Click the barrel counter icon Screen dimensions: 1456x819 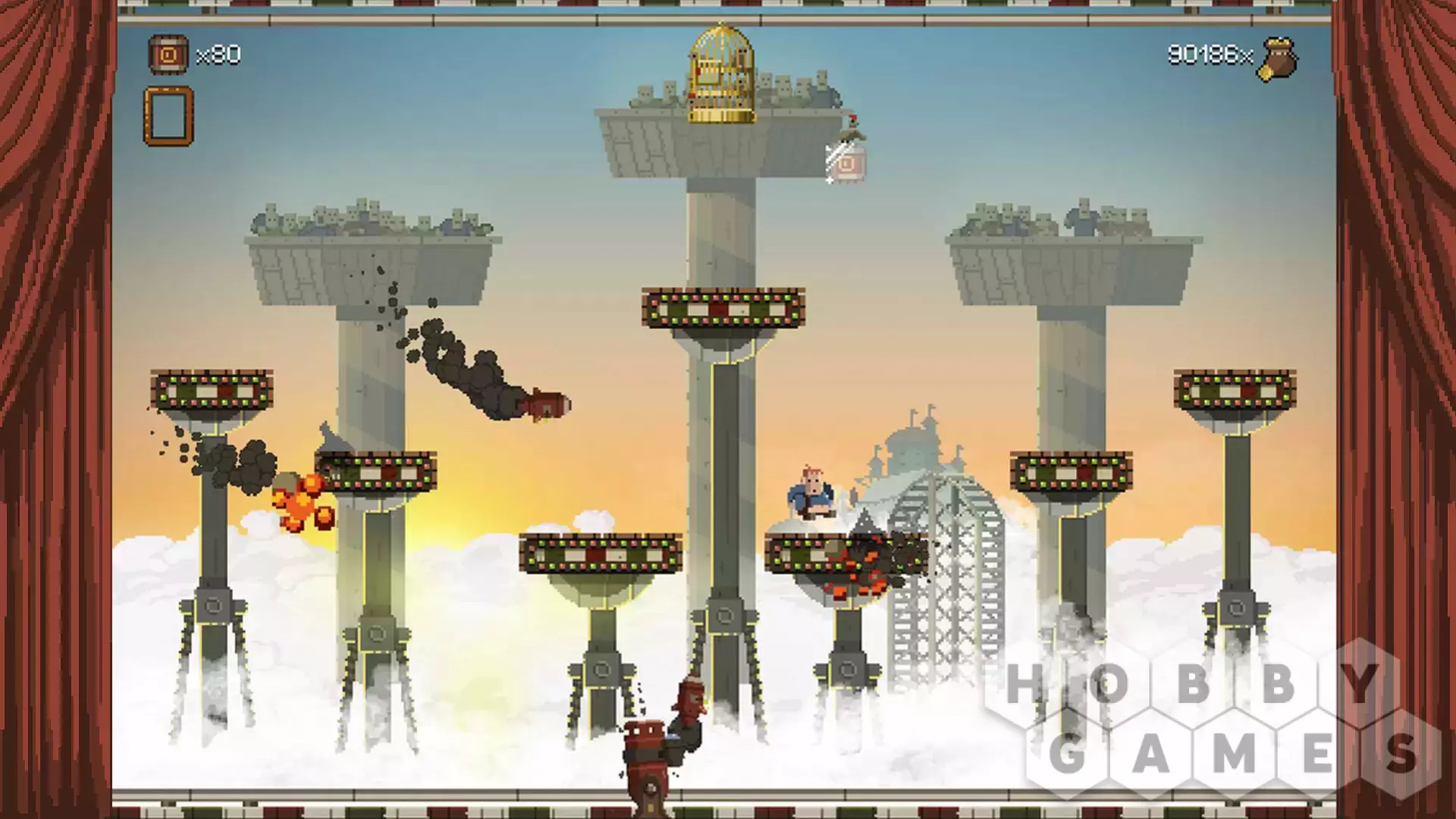[168, 55]
